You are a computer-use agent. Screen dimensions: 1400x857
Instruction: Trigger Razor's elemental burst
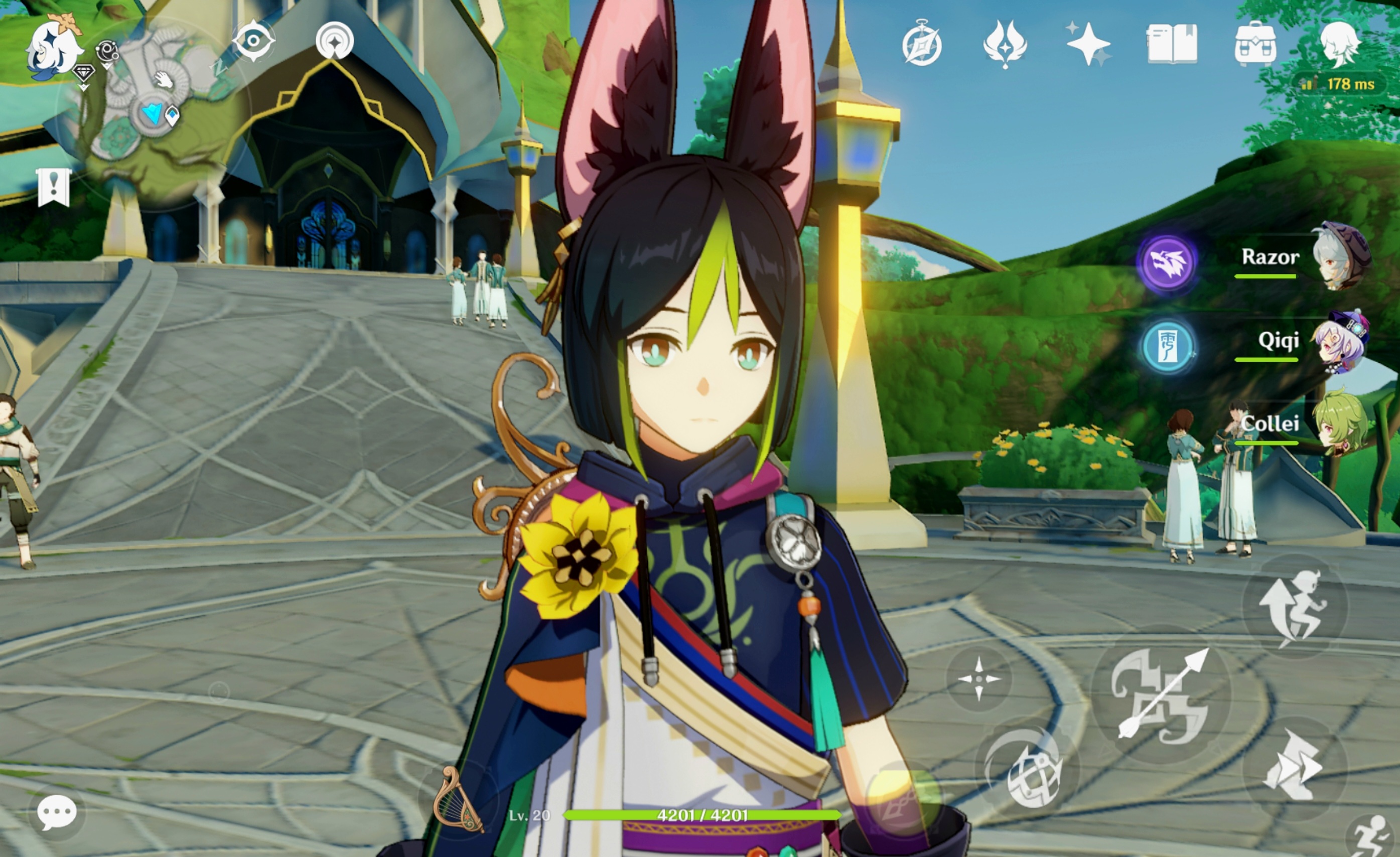click(1168, 264)
